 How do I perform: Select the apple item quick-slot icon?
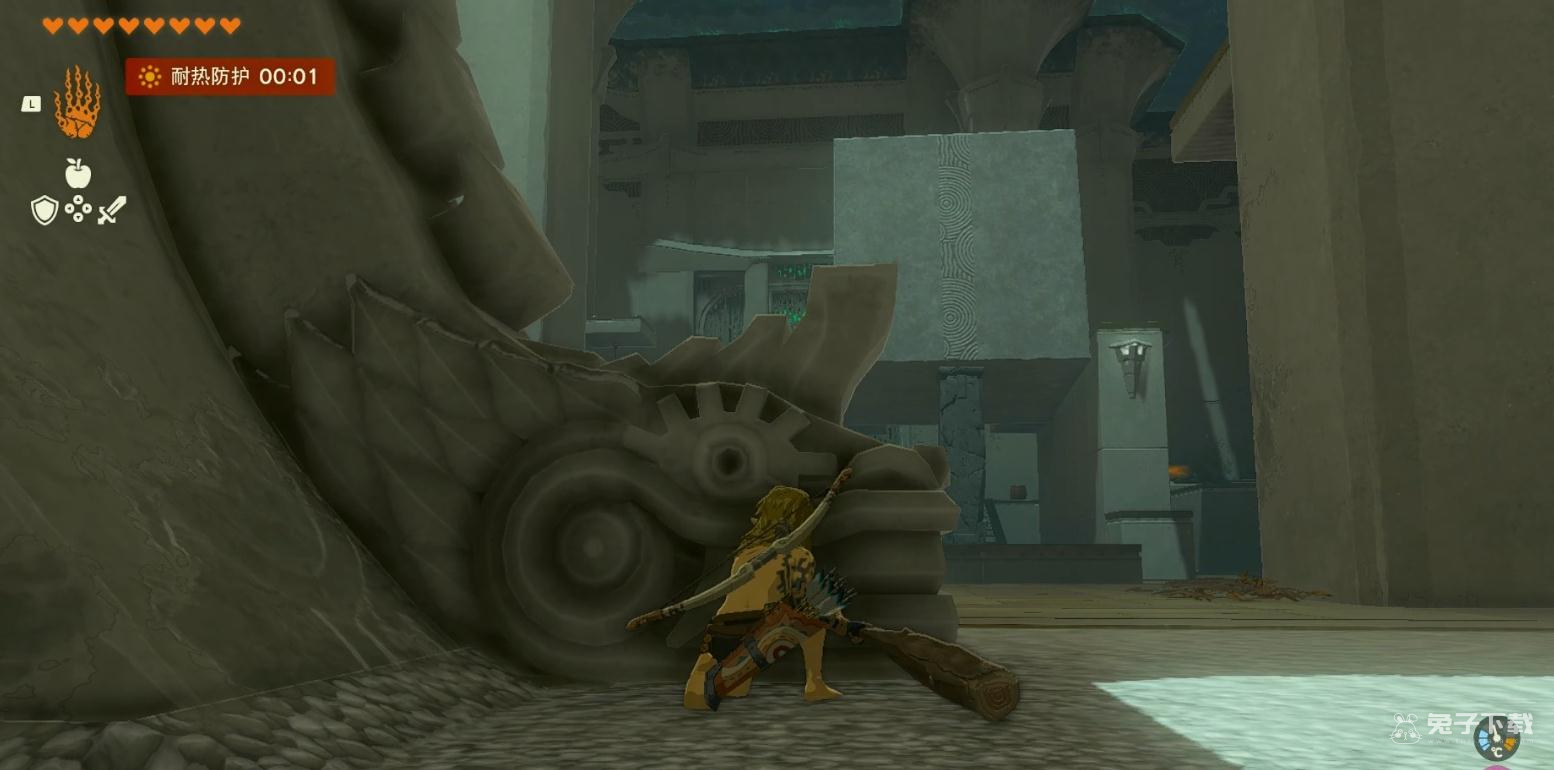[78, 174]
